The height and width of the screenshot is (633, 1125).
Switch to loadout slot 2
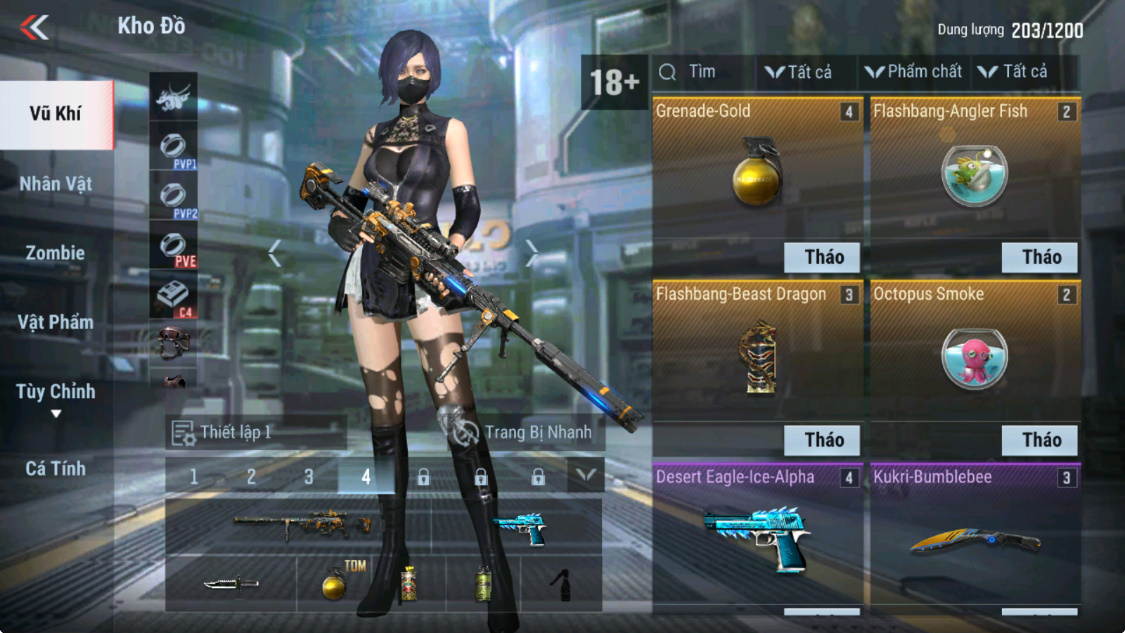tap(251, 477)
